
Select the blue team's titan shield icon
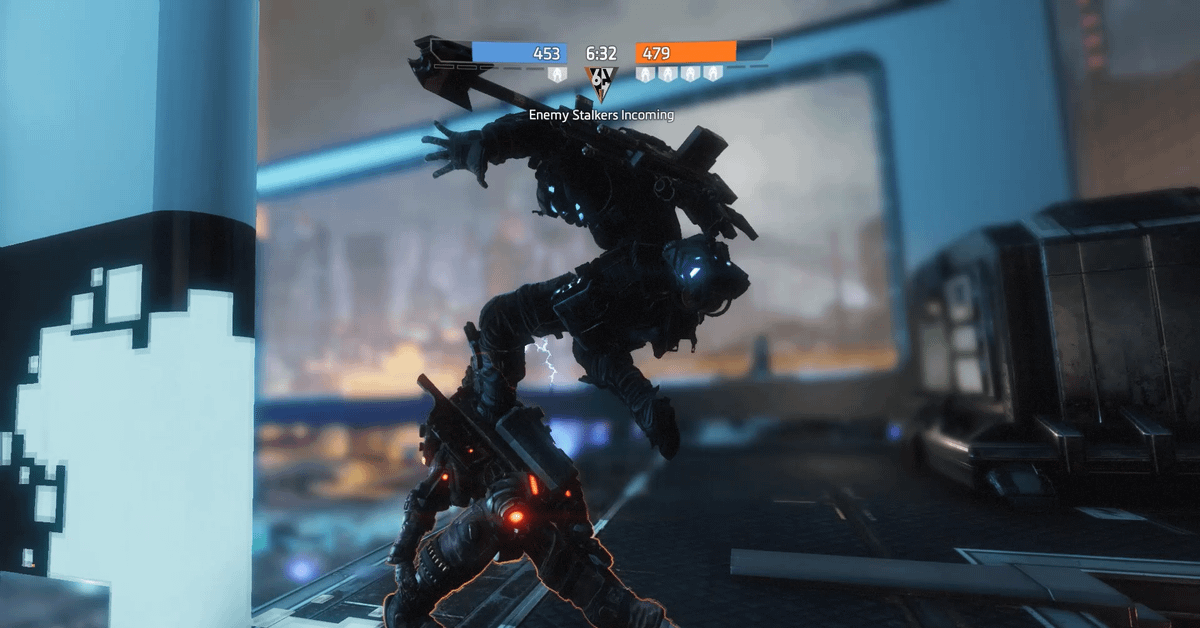pos(557,75)
